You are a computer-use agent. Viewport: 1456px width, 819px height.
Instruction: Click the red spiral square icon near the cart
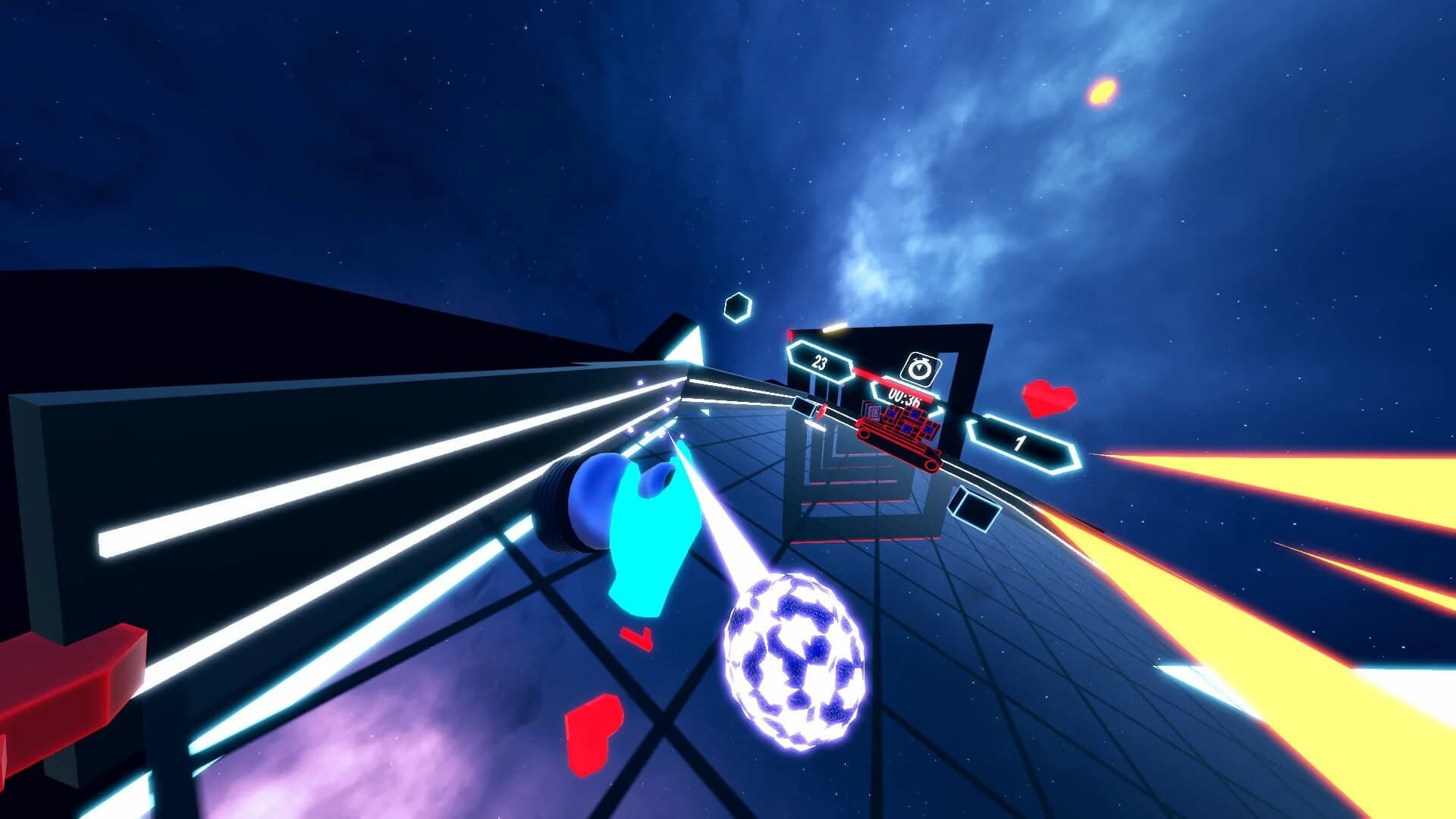coord(873,413)
